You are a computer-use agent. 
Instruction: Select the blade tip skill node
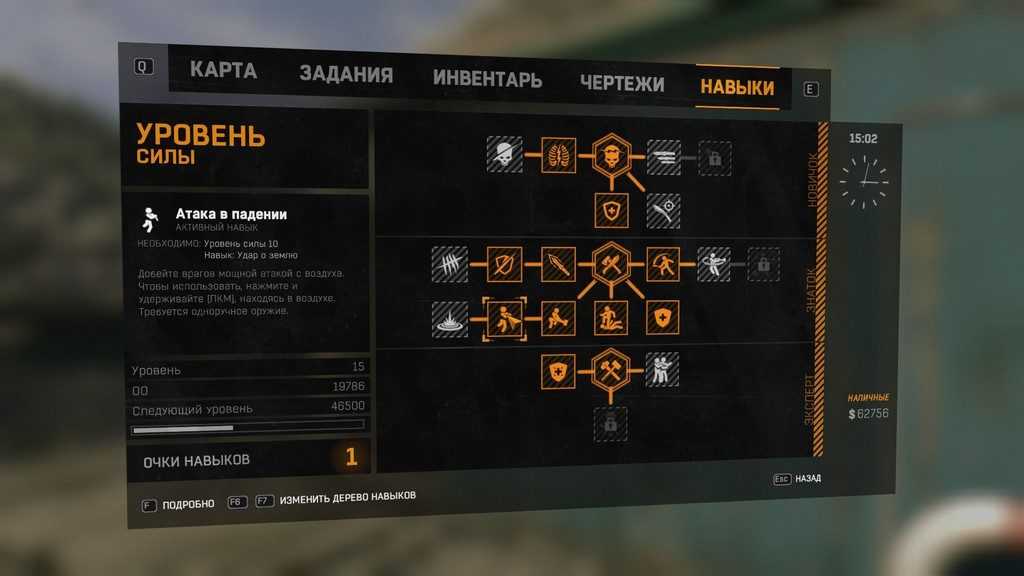(x=558, y=264)
